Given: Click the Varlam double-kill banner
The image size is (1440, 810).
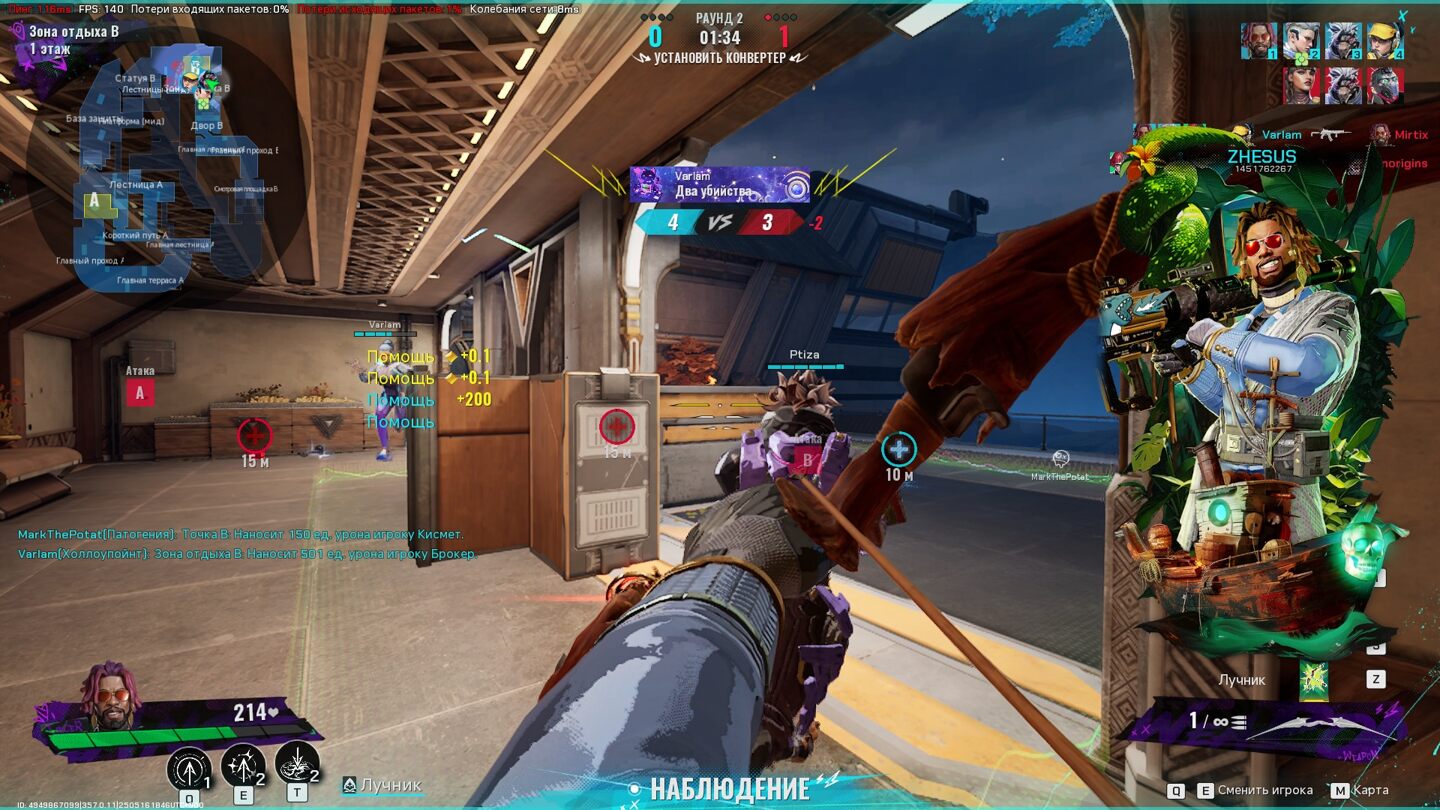Looking at the screenshot, I should pos(720,185).
